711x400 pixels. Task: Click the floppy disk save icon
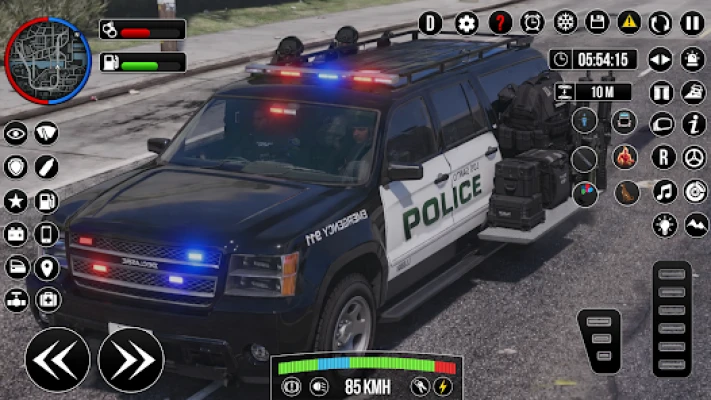pos(597,23)
